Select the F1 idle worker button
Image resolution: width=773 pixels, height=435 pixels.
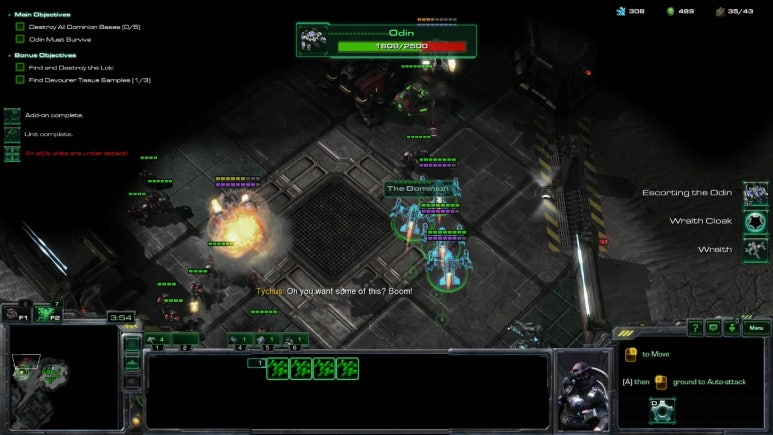[16, 313]
